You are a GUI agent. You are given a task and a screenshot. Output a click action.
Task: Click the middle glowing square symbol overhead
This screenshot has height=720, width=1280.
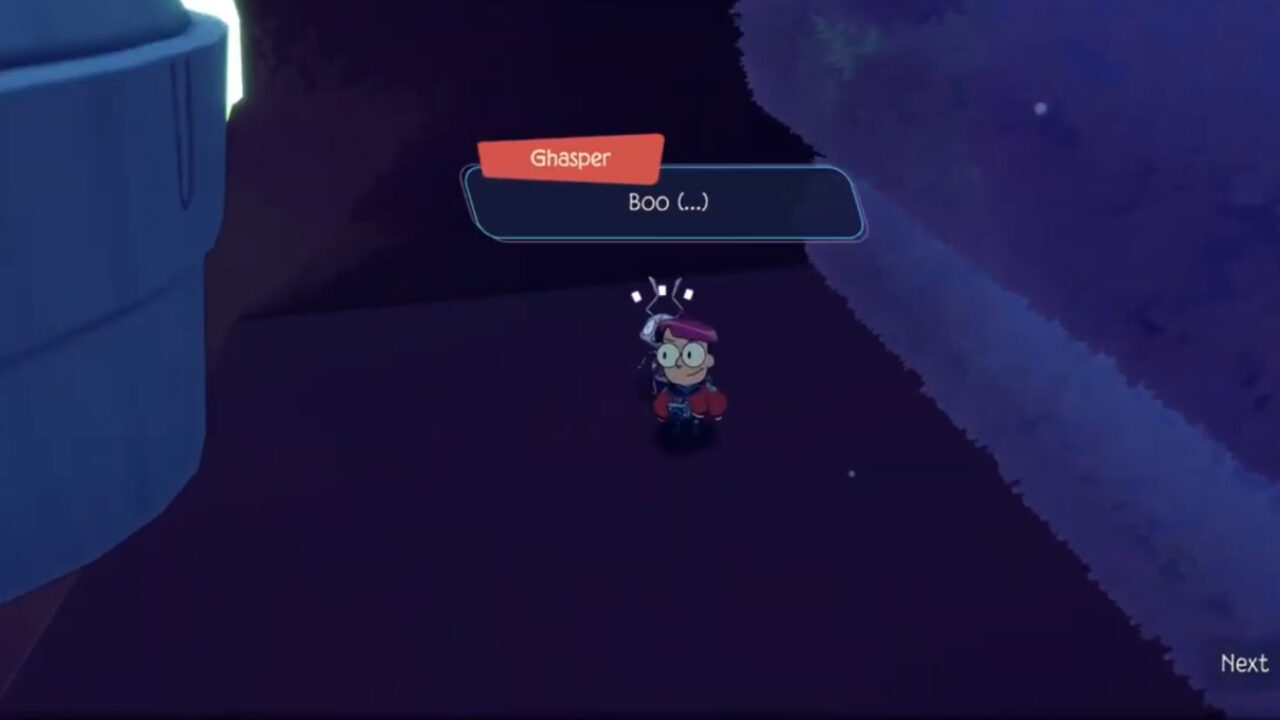[x=662, y=289]
